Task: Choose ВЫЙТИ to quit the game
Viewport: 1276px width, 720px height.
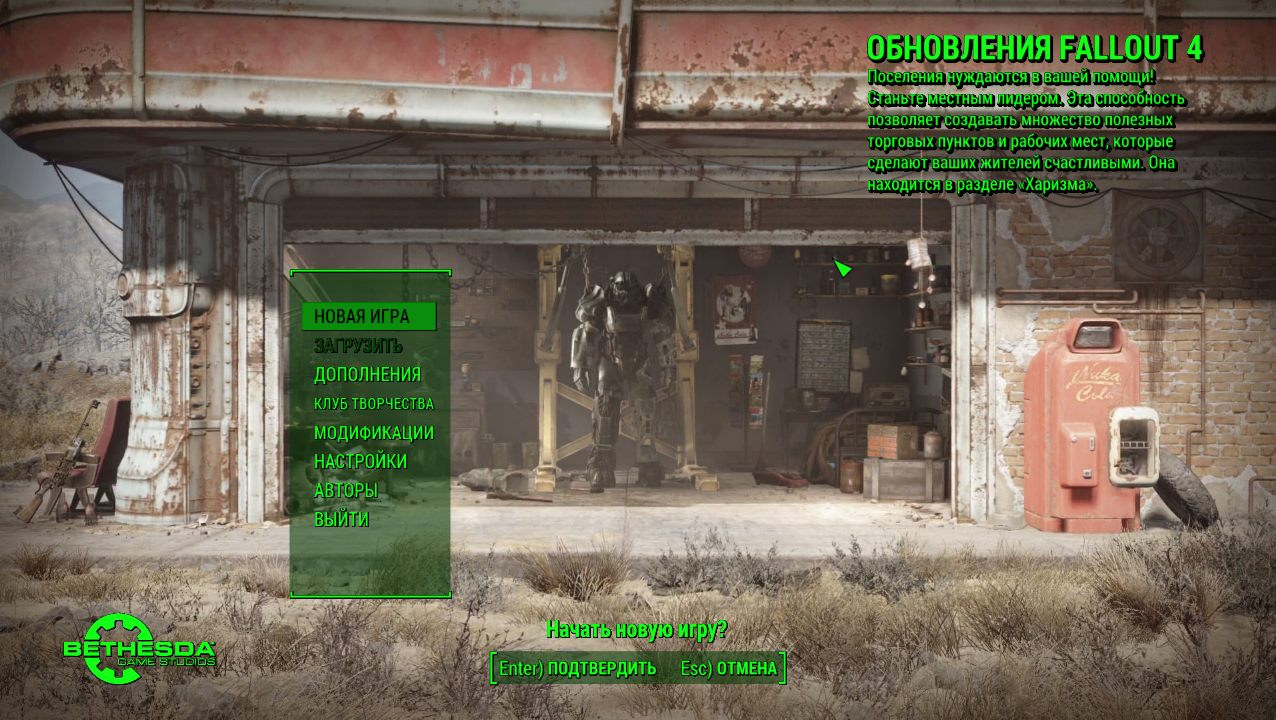Action: coord(341,520)
